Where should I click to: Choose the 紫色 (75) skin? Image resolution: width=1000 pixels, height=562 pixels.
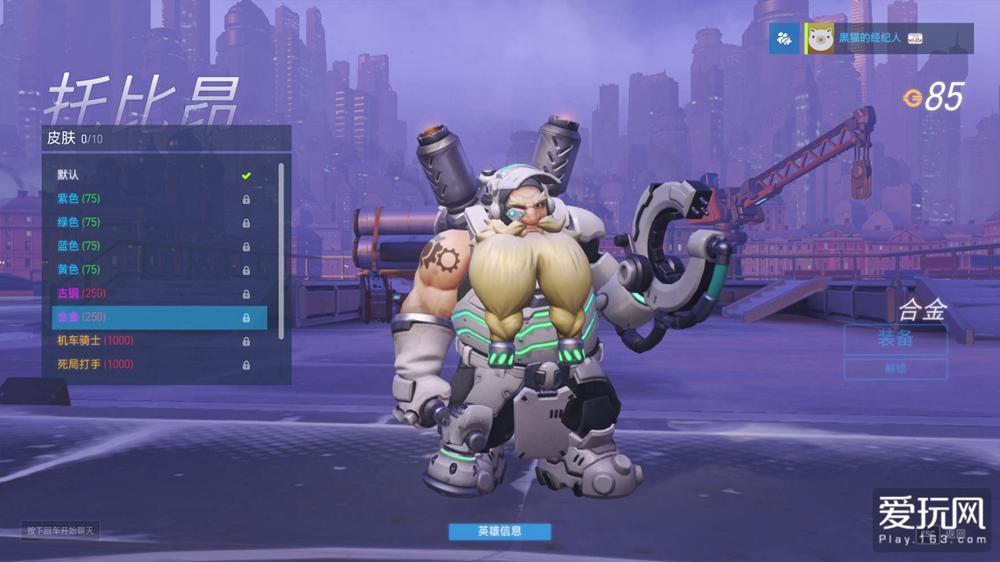(x=150, y=199)
